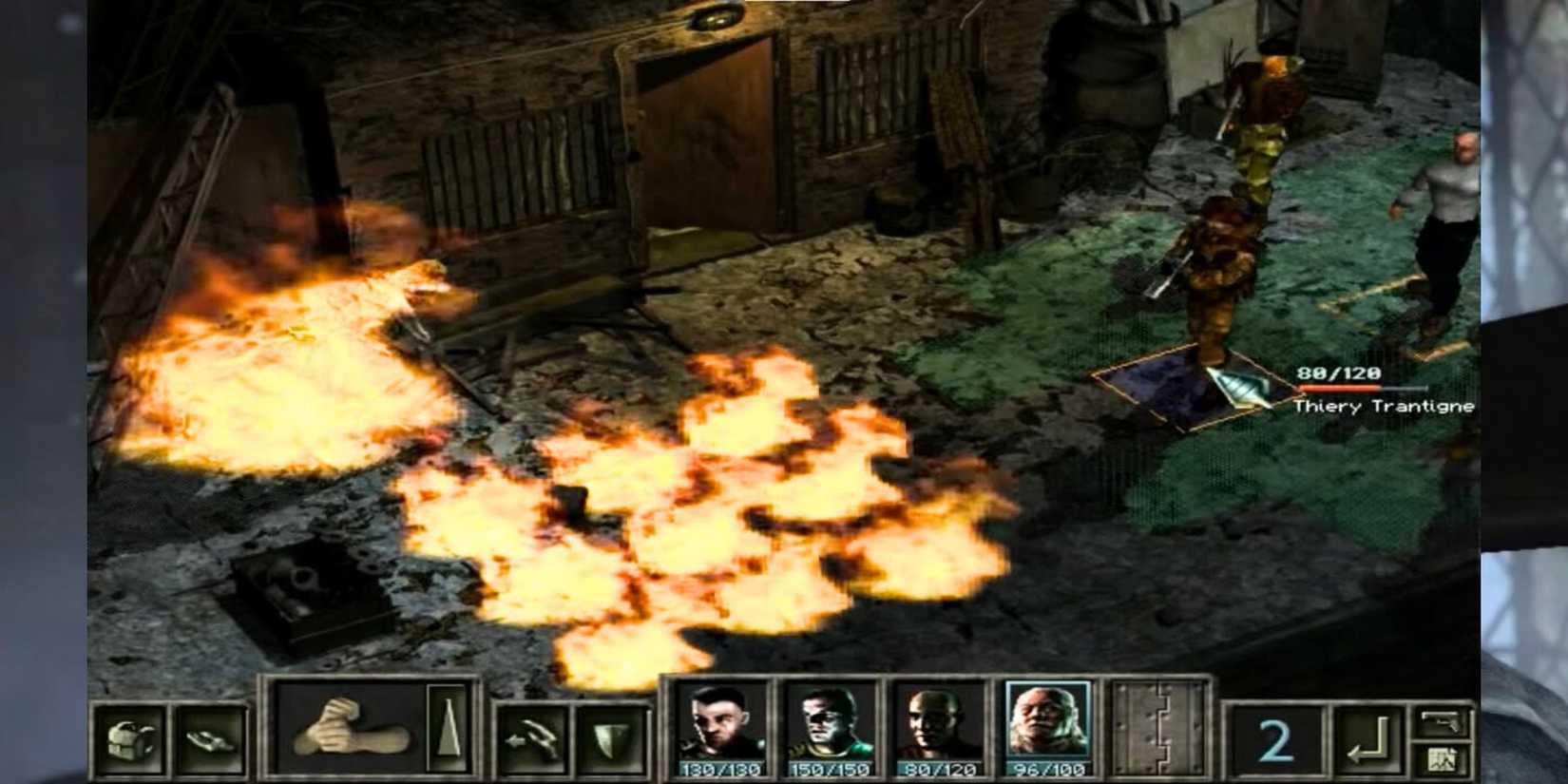Click the riveted metal panel beside portraits
Viewport: 1568px width, 784px height.
coord(1161,727)
